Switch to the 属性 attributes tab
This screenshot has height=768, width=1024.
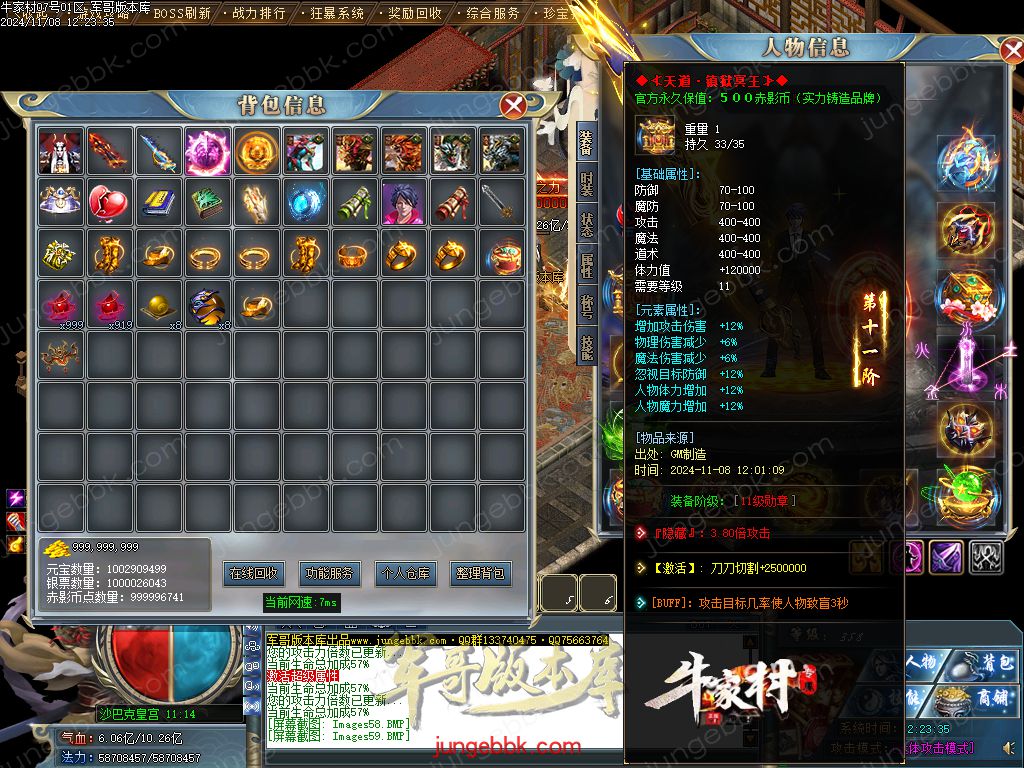coord(587,265)
